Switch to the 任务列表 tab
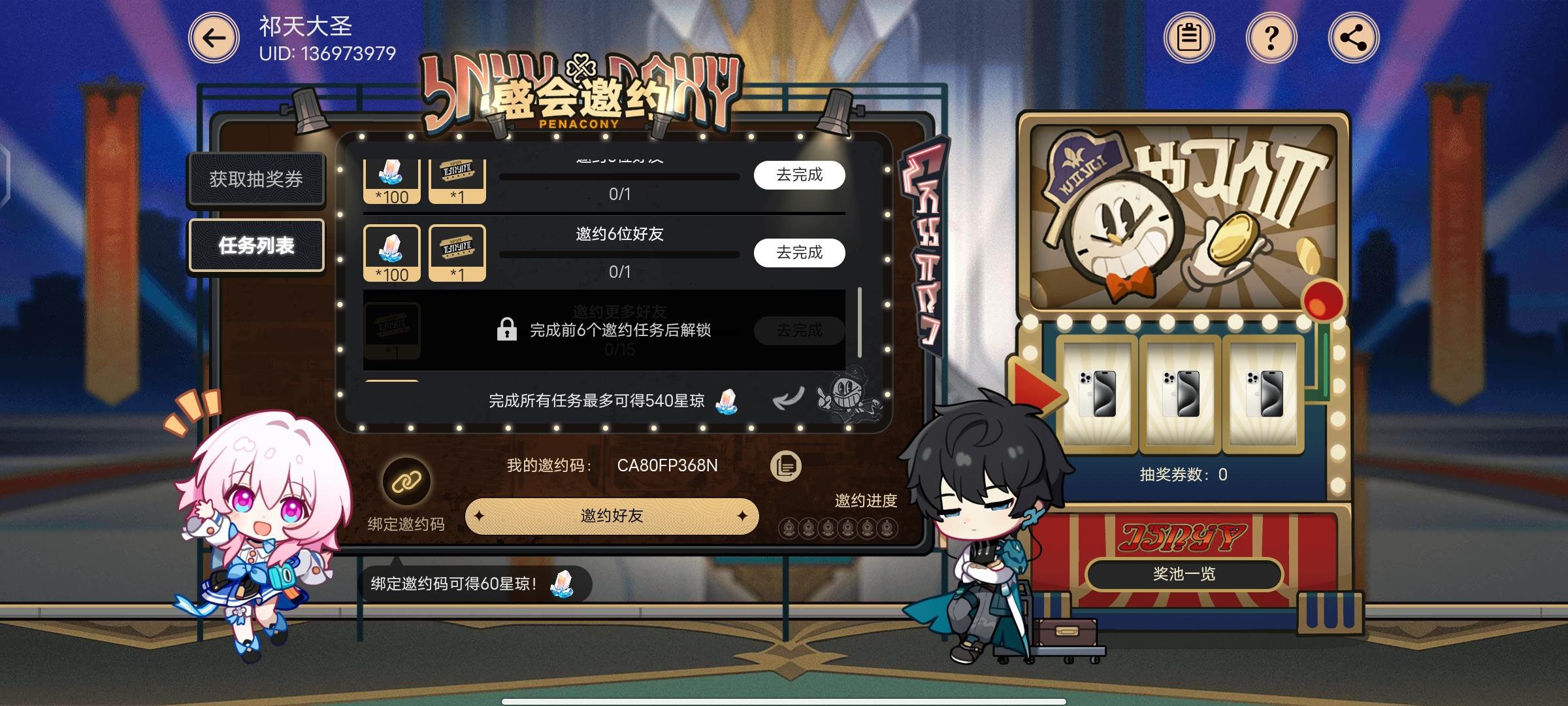This screenshot has height=706, width=1568. click(x=256, y=245)
